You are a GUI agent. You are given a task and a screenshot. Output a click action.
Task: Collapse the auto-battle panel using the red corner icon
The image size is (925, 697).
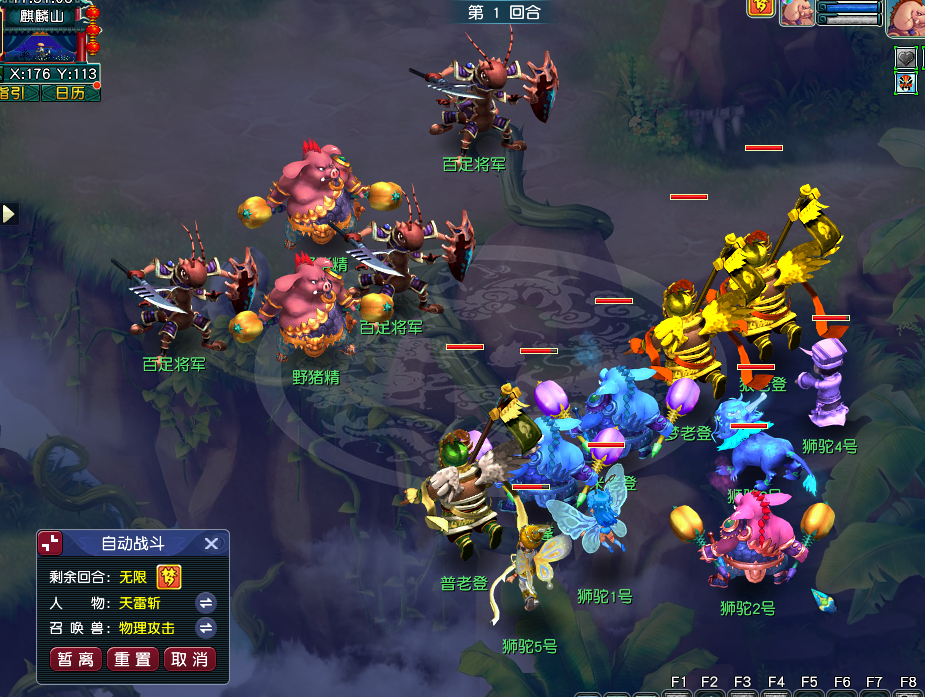pyautogui.click(x=50, y=543)
